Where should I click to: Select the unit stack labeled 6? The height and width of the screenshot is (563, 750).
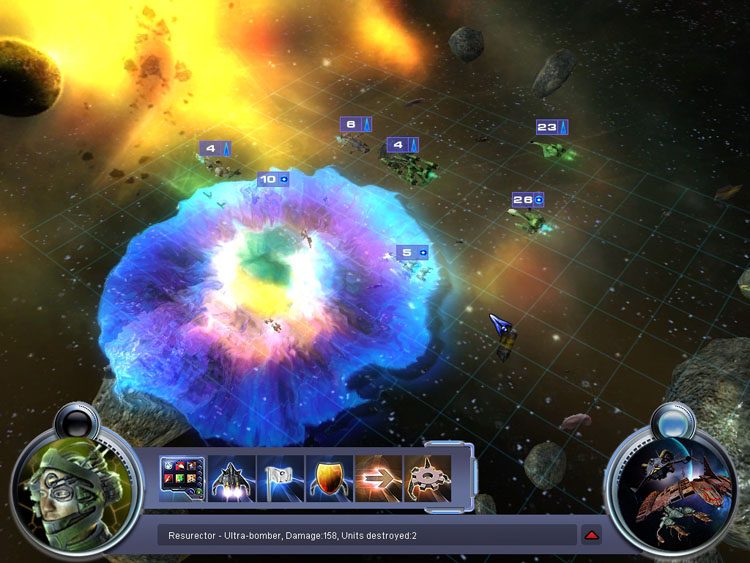point(355,125)
